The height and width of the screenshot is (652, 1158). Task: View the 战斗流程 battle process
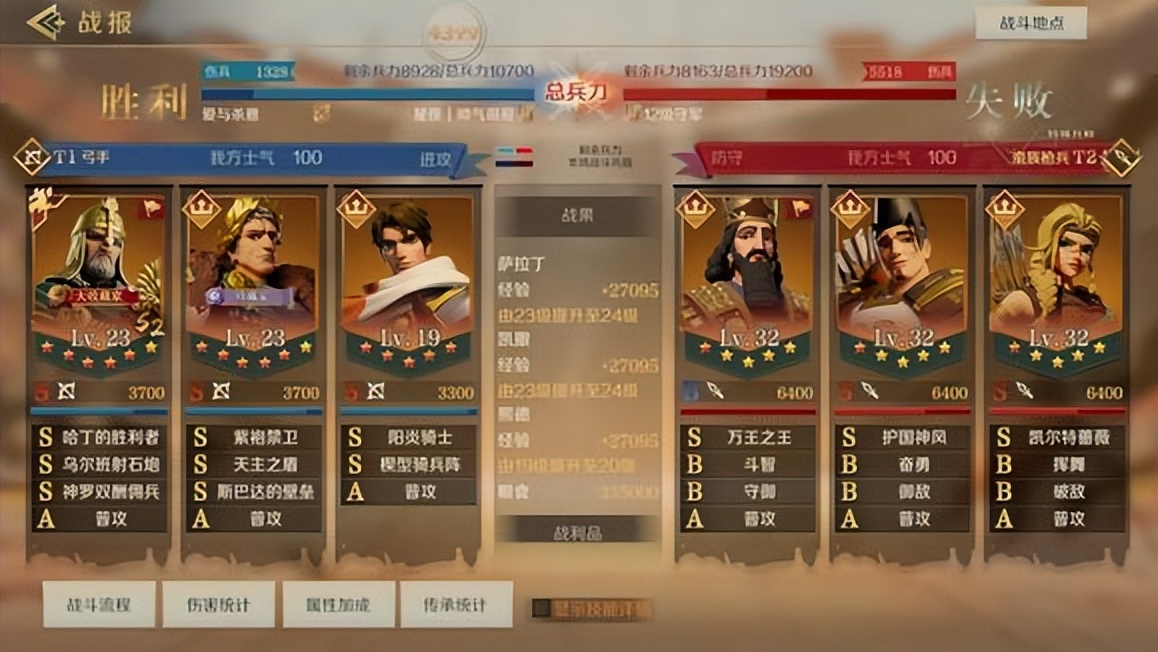click(x=98, y=604)
